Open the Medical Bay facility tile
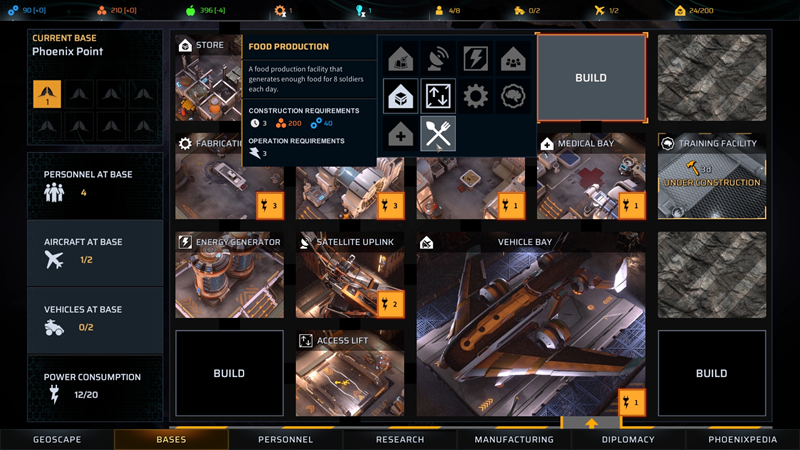800x450 pixels. point(591,180)
